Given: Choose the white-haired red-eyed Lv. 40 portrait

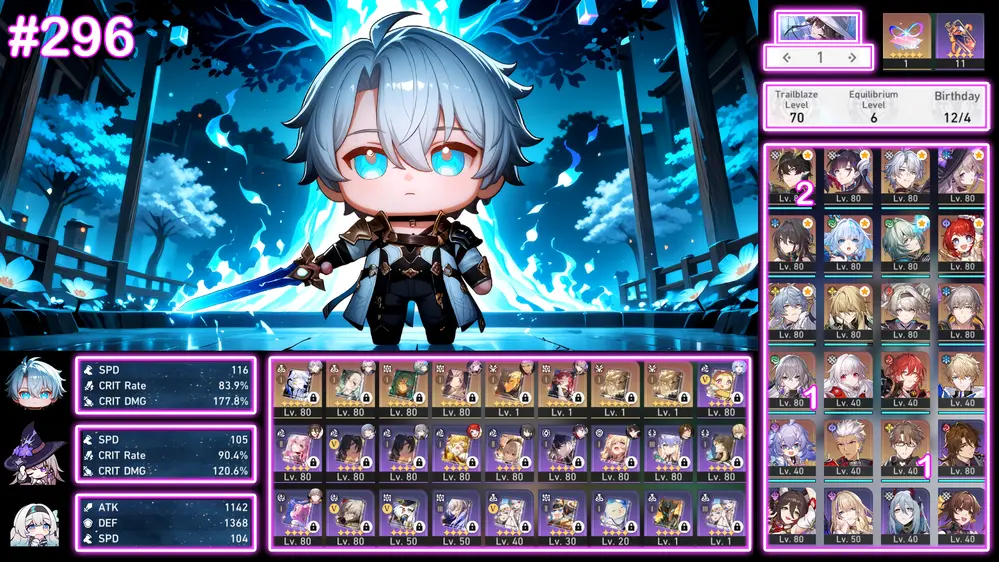Looking at the screenshot, I should pos(849,377).
